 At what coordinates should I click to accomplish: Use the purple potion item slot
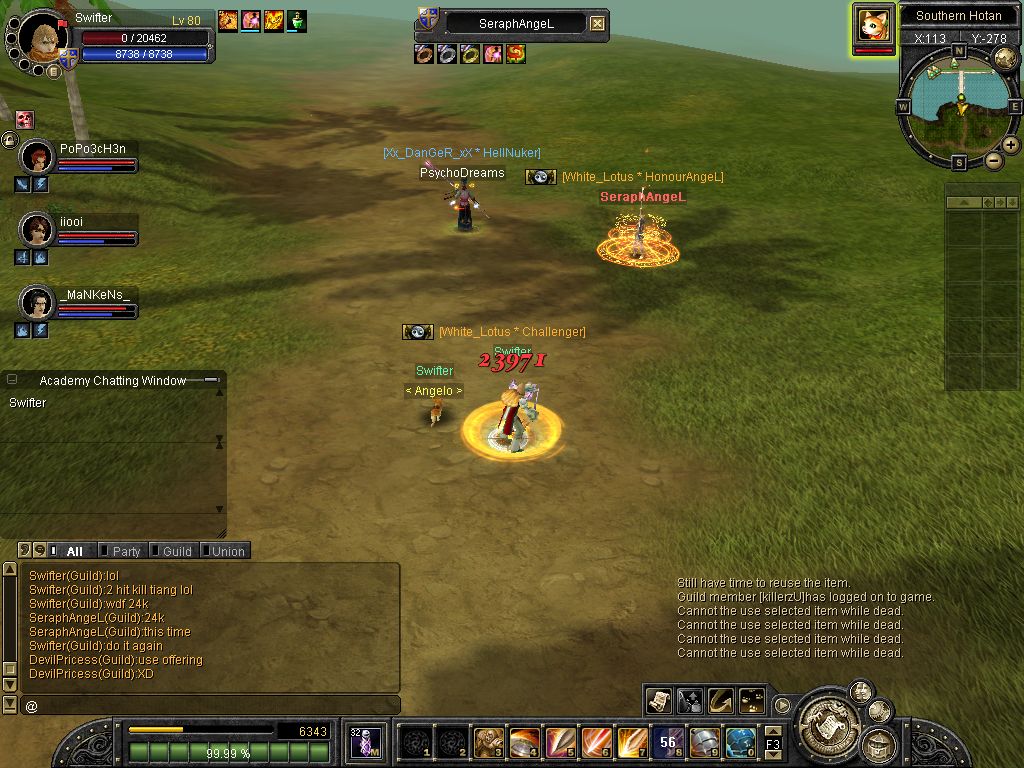[x=365, y=742]
